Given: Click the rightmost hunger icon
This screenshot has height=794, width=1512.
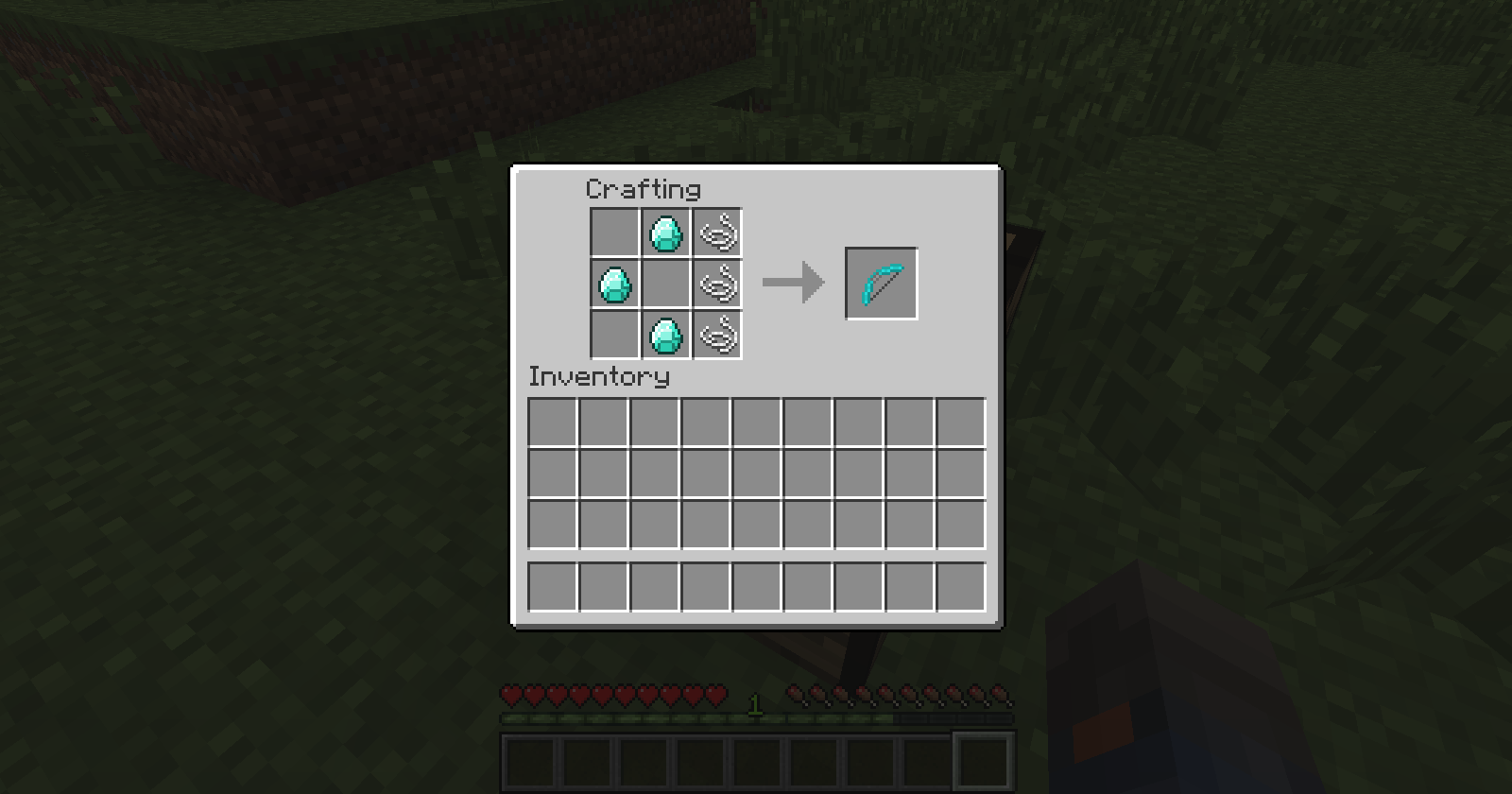Looking at the screenshot, I should tap(1001, 696).
